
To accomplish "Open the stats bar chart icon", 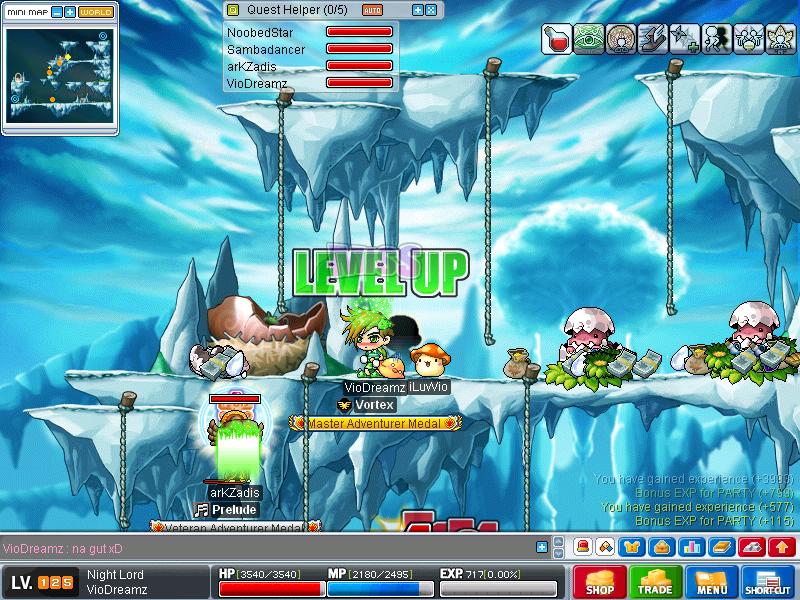I will [x=690, y=547].
